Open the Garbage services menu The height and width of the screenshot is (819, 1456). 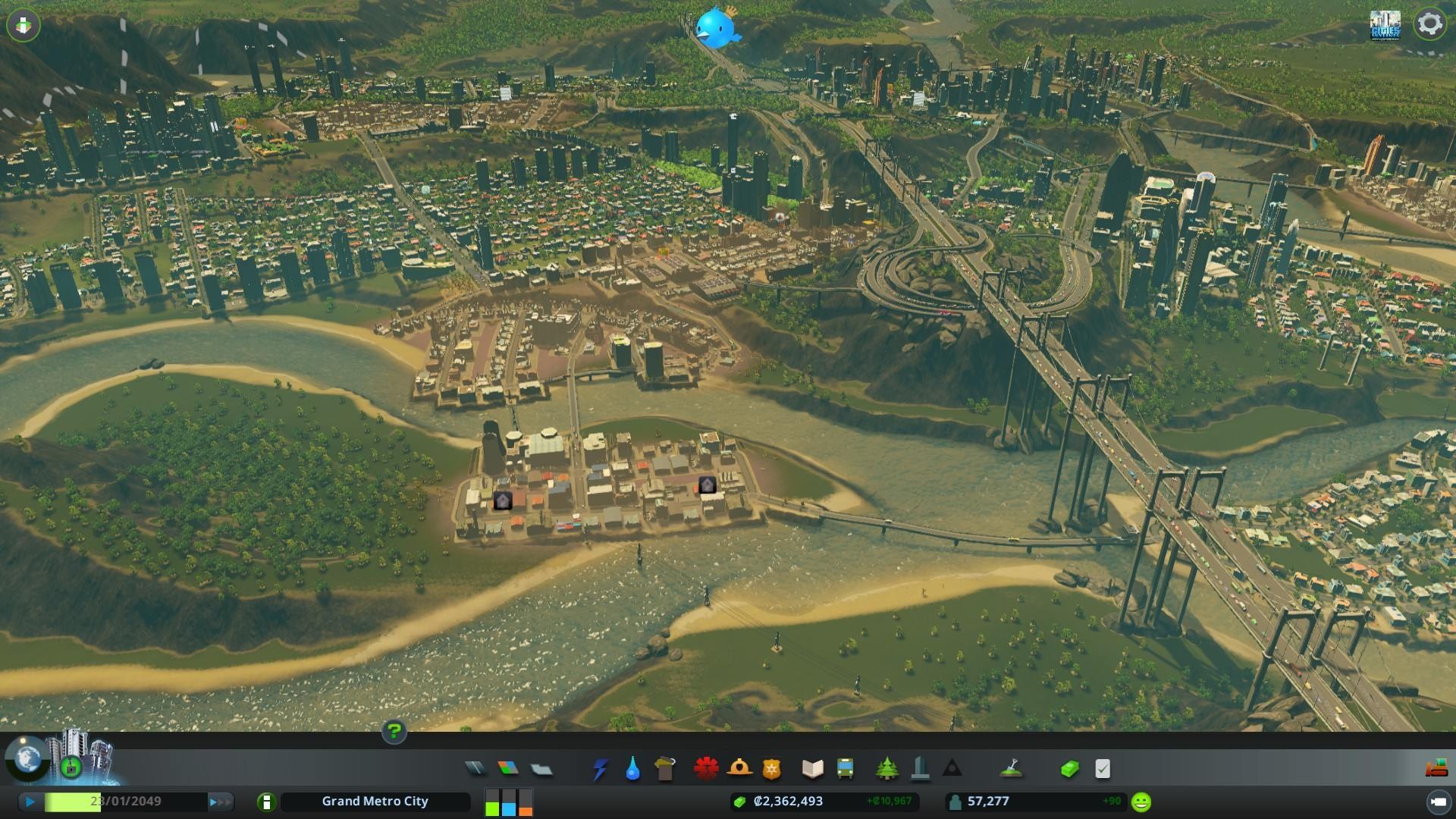[665, 769]
